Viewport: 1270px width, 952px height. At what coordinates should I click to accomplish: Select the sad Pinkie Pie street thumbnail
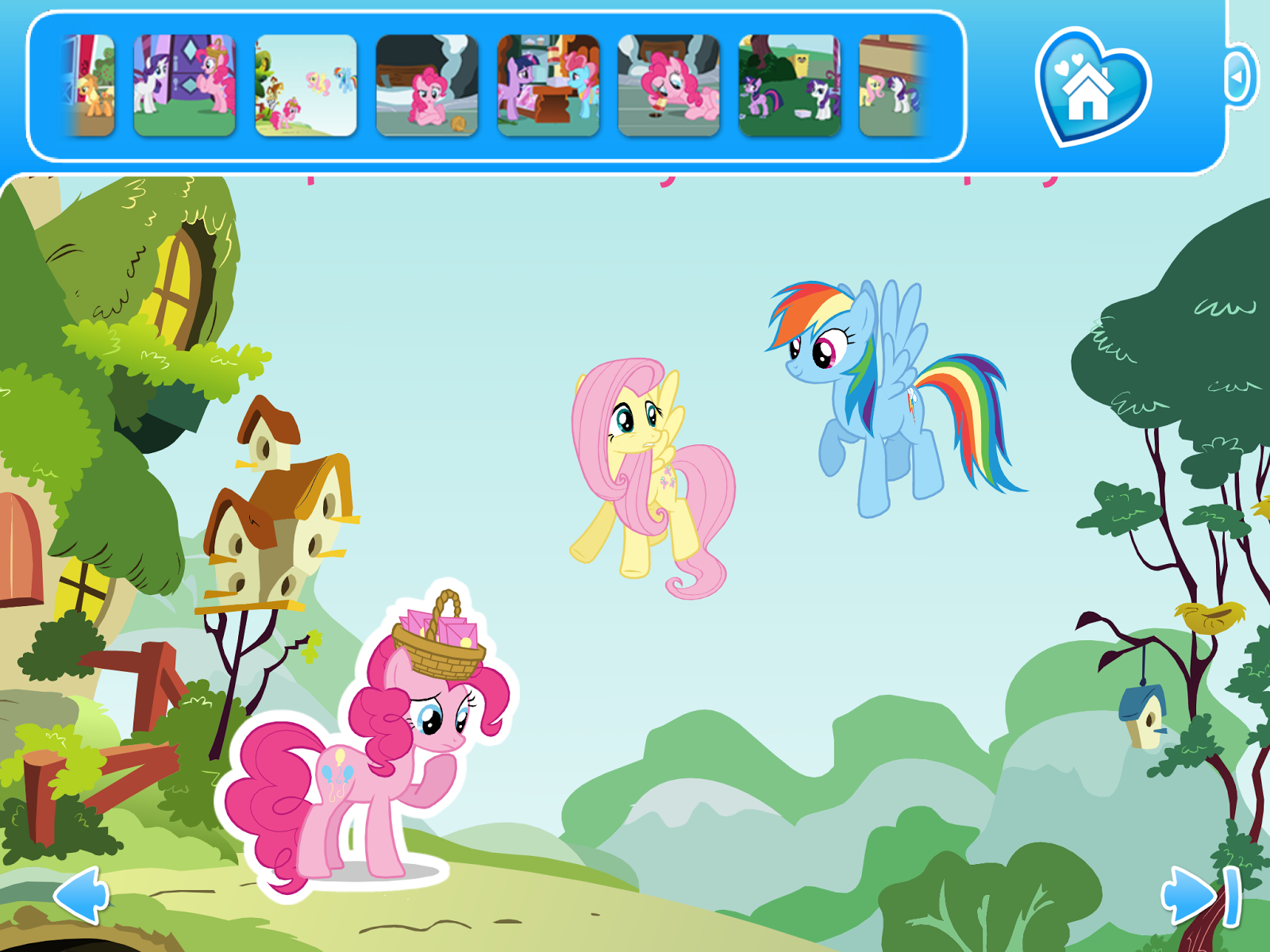point(671,85)
